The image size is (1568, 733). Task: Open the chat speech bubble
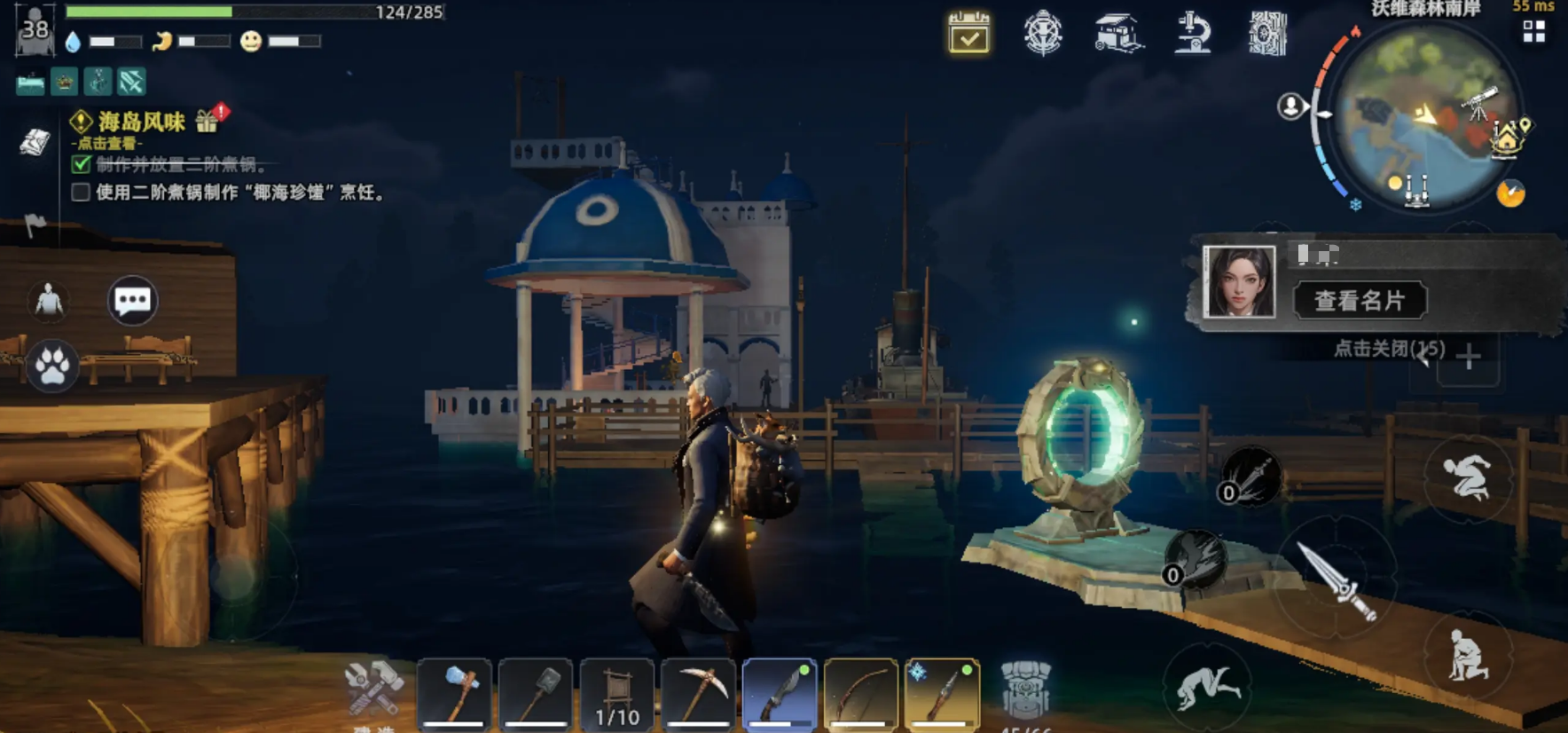tap(133, 301)
